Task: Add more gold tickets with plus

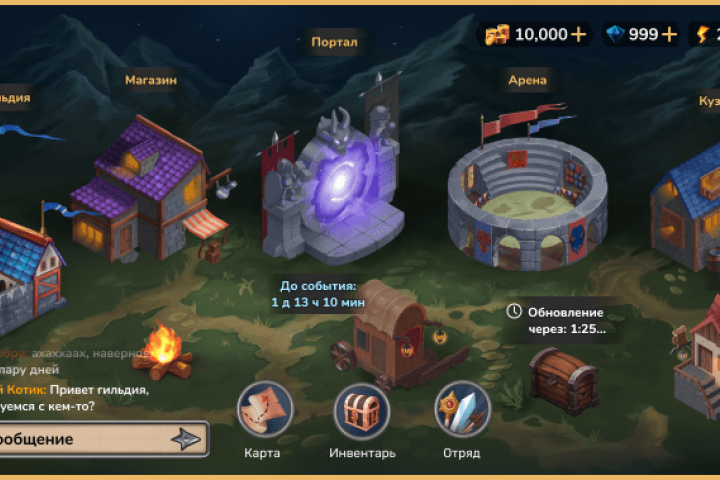Action: point(579,35)
